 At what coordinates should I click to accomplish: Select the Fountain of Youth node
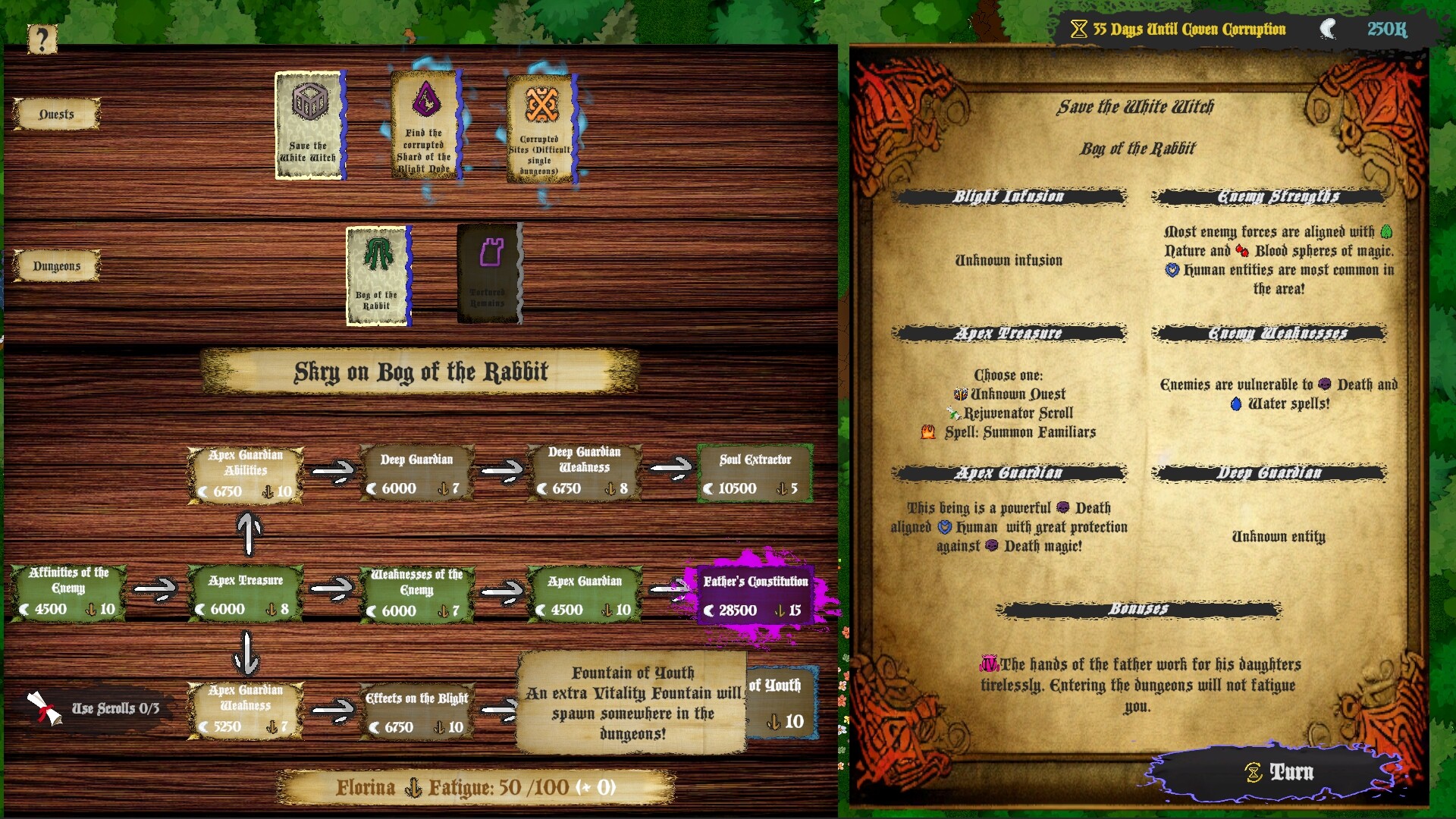coord(783,702)
